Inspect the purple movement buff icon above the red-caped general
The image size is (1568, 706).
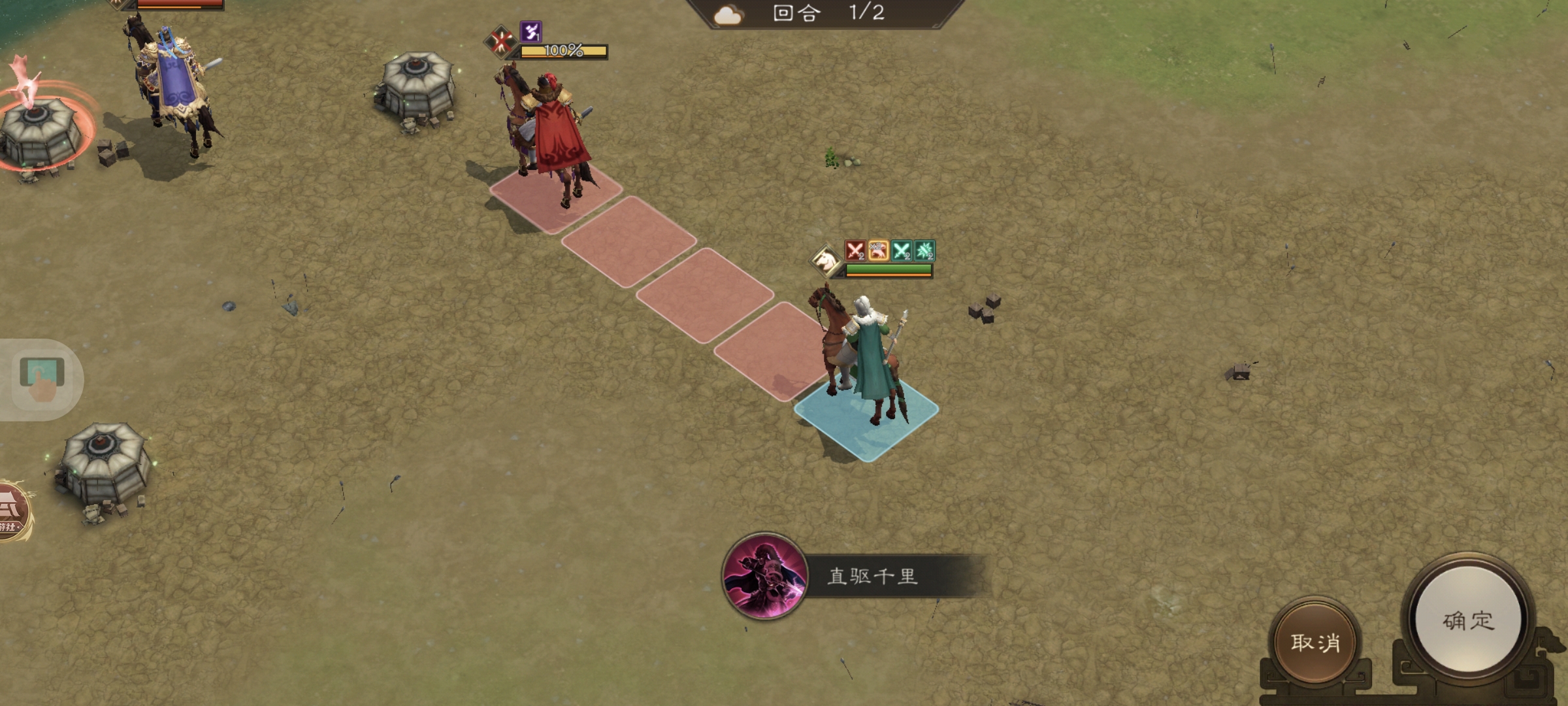(531, 32)
